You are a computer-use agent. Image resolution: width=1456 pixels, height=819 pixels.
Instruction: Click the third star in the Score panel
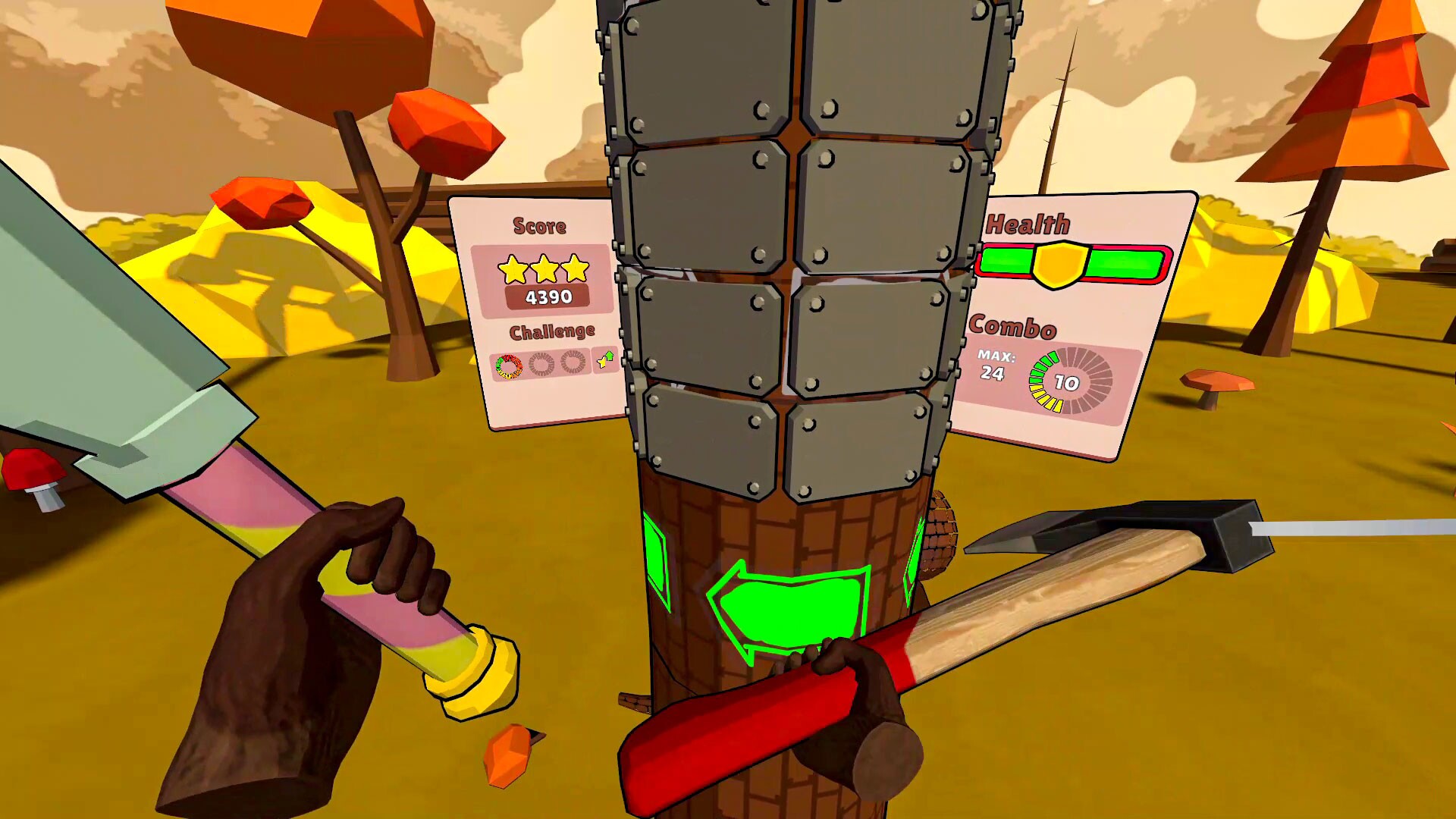pyautogui.click(x=575, y=268)
